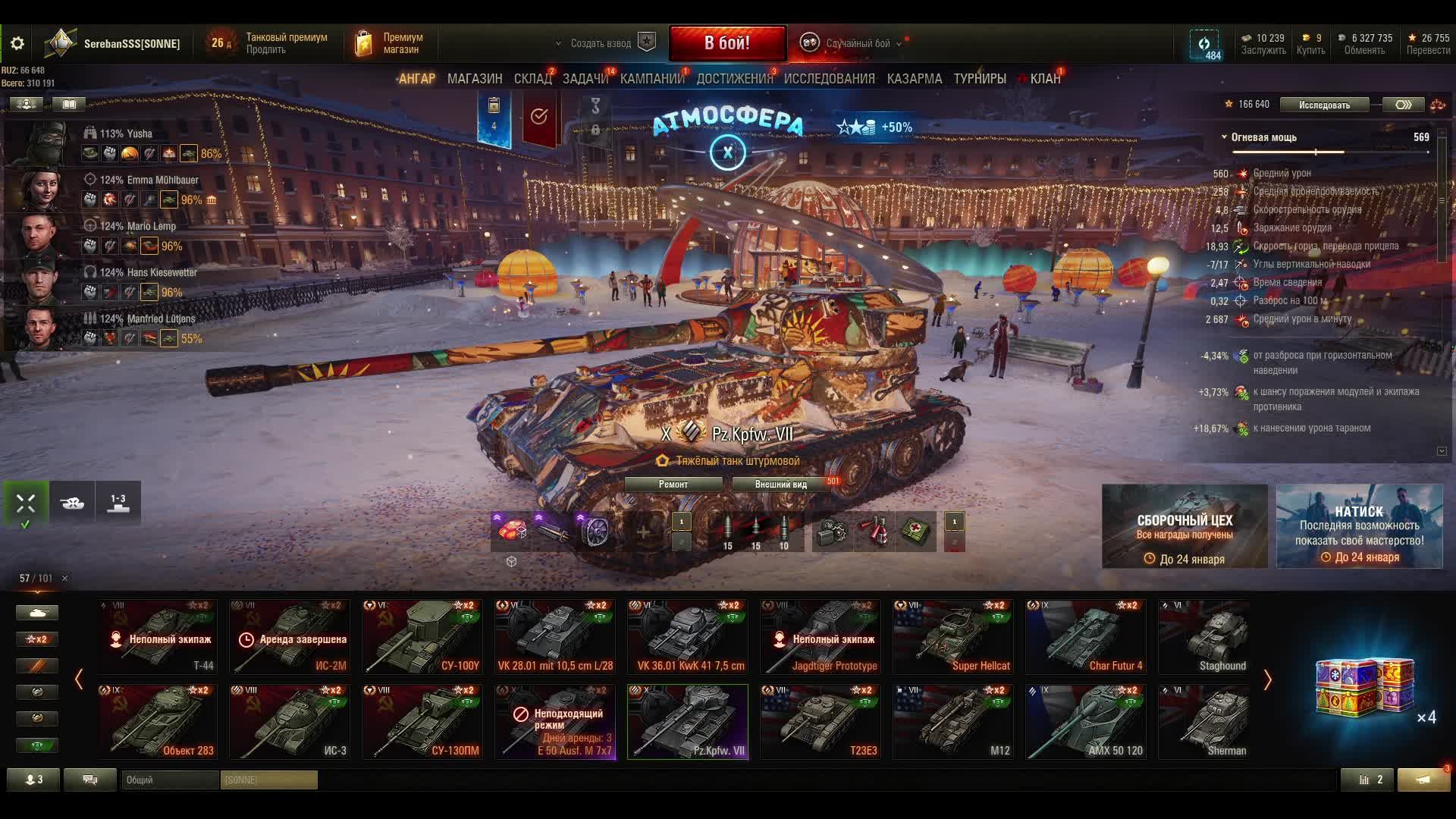
Task: Open the «Сборочный цех» event banner
Action: coord(1185,526)
